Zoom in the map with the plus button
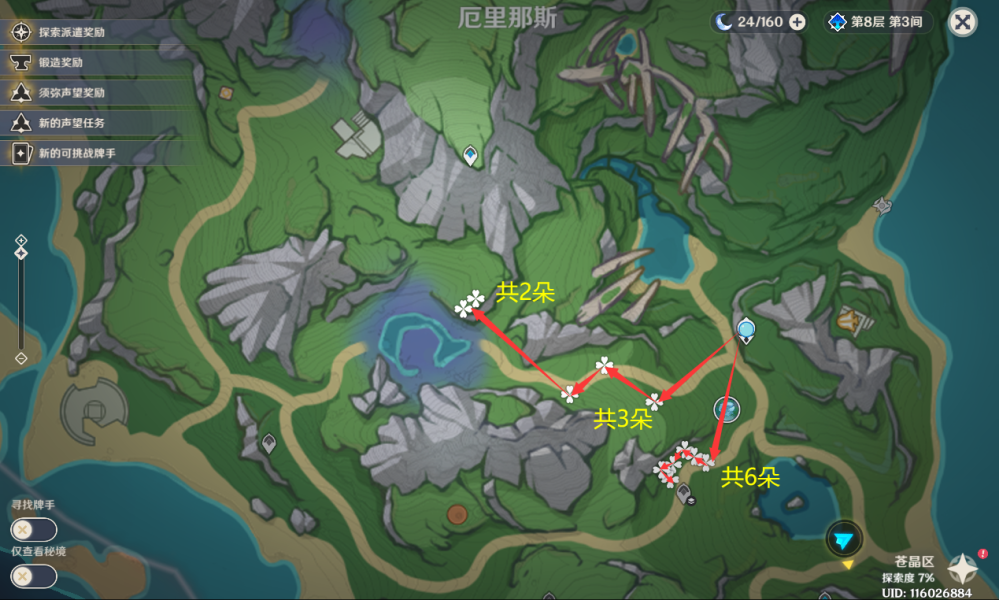Image resolution: width=999 pixels, height=600 pixels. click(21, 240)
